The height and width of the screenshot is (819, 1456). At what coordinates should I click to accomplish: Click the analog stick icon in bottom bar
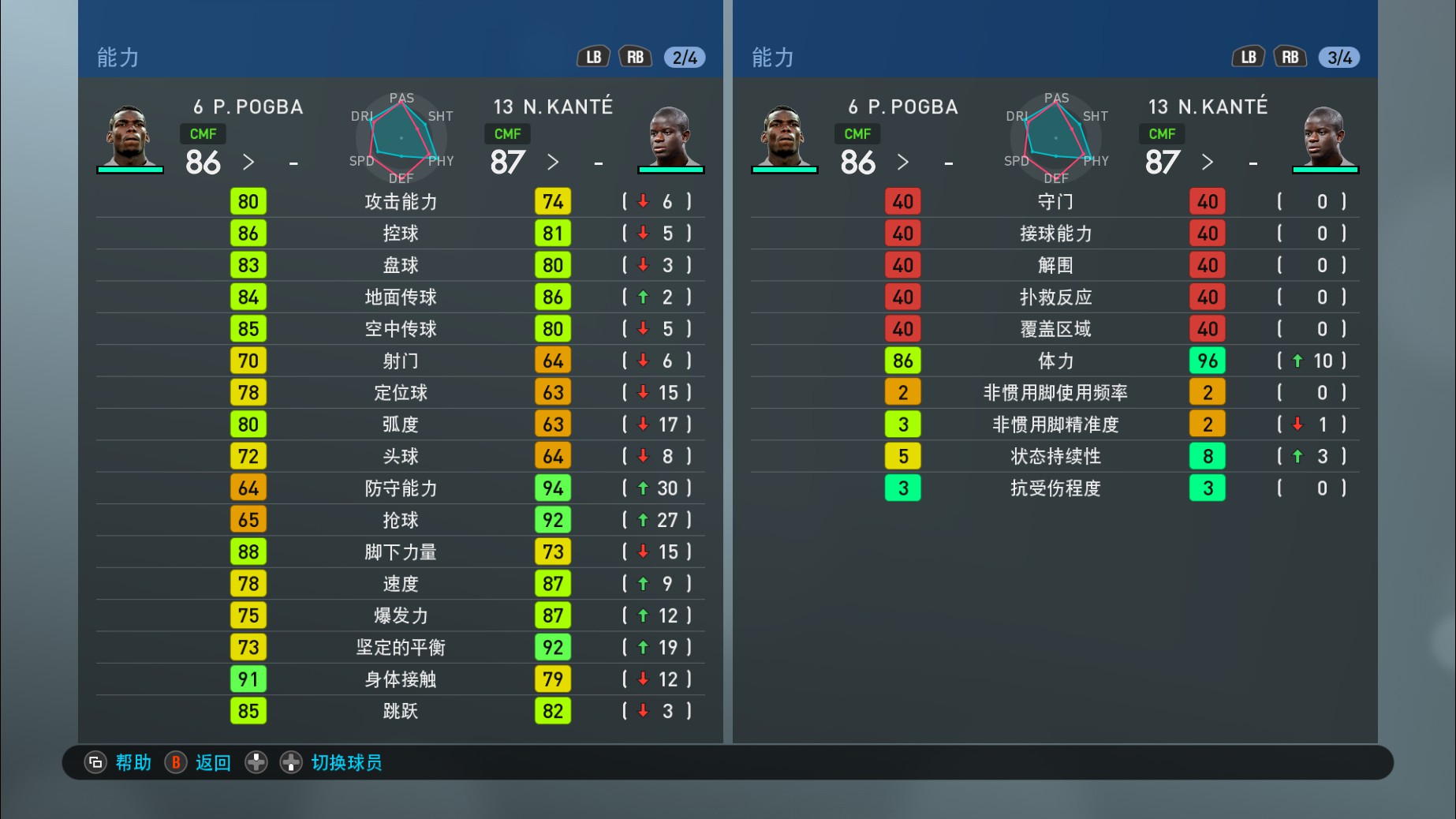click(293, 763)
